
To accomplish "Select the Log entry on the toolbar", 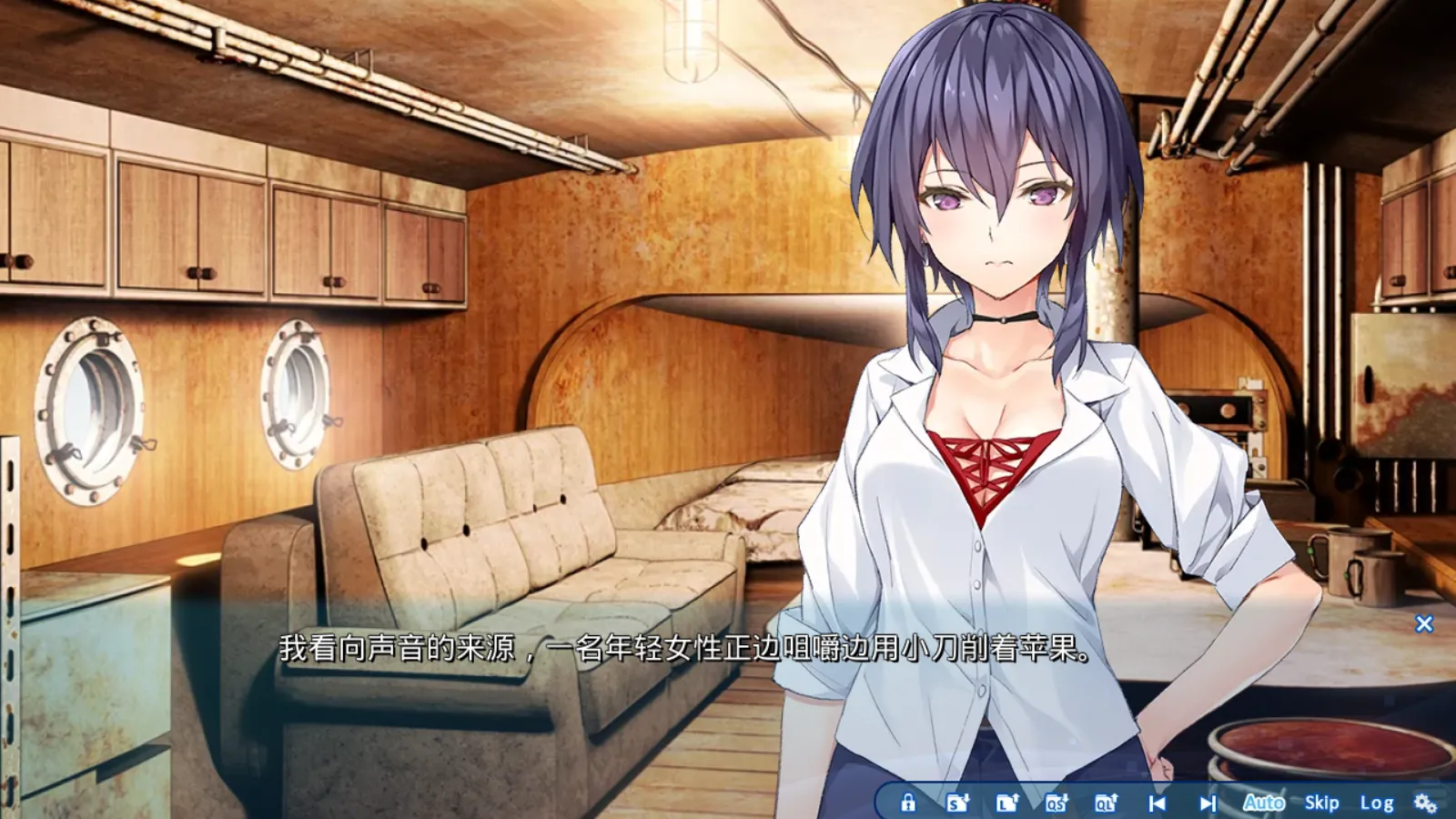I will (1379, 804).
